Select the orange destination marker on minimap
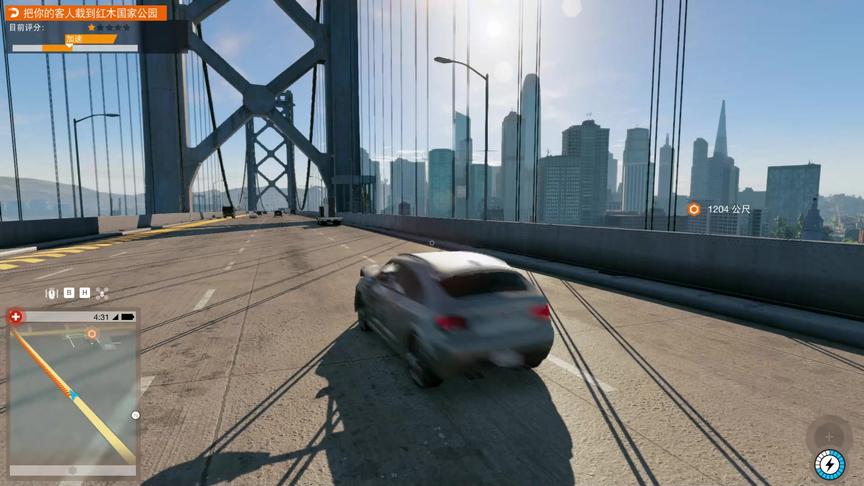 (92, 333)
